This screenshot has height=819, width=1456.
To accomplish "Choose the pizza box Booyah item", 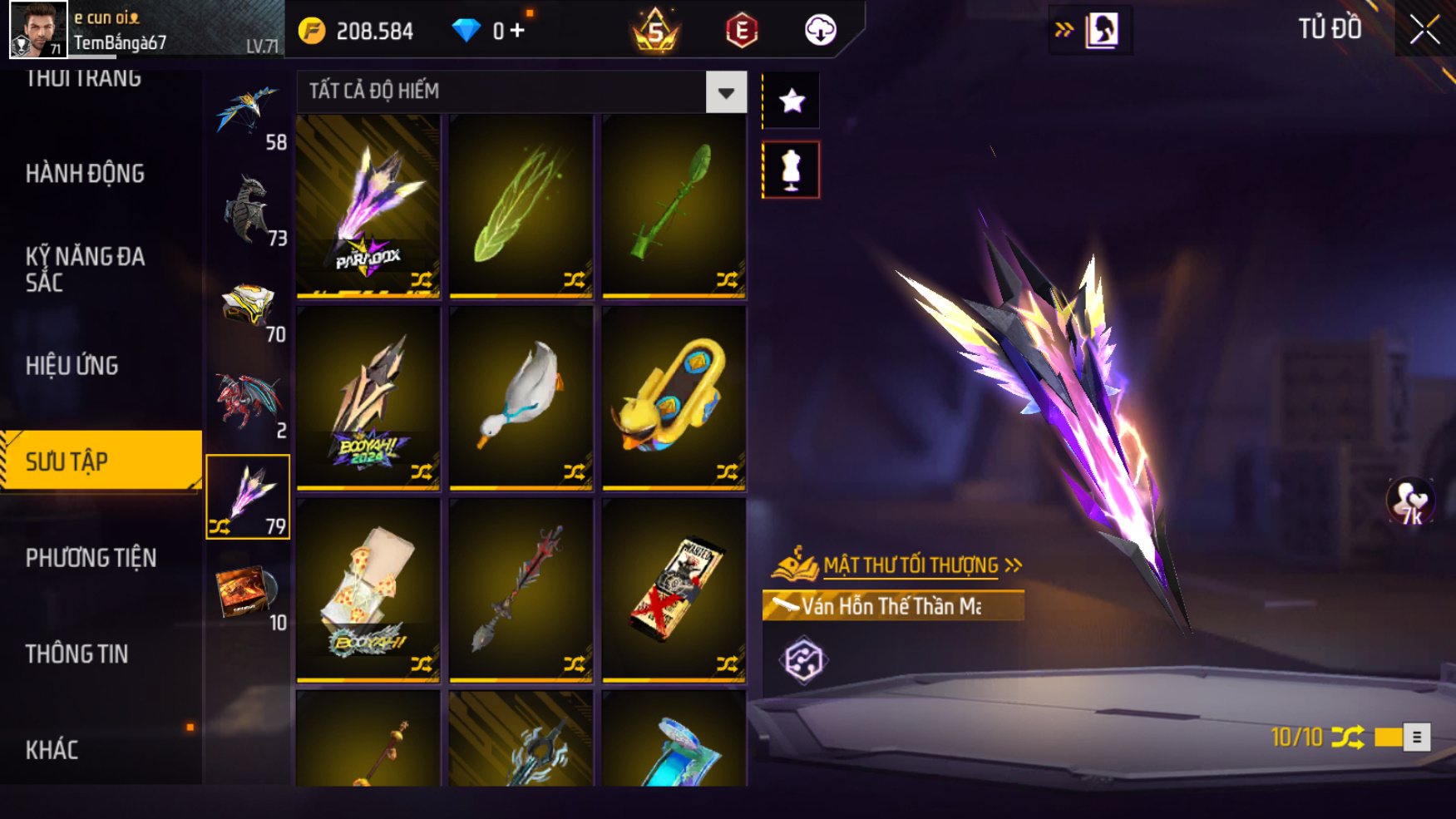I will [368, 590].
